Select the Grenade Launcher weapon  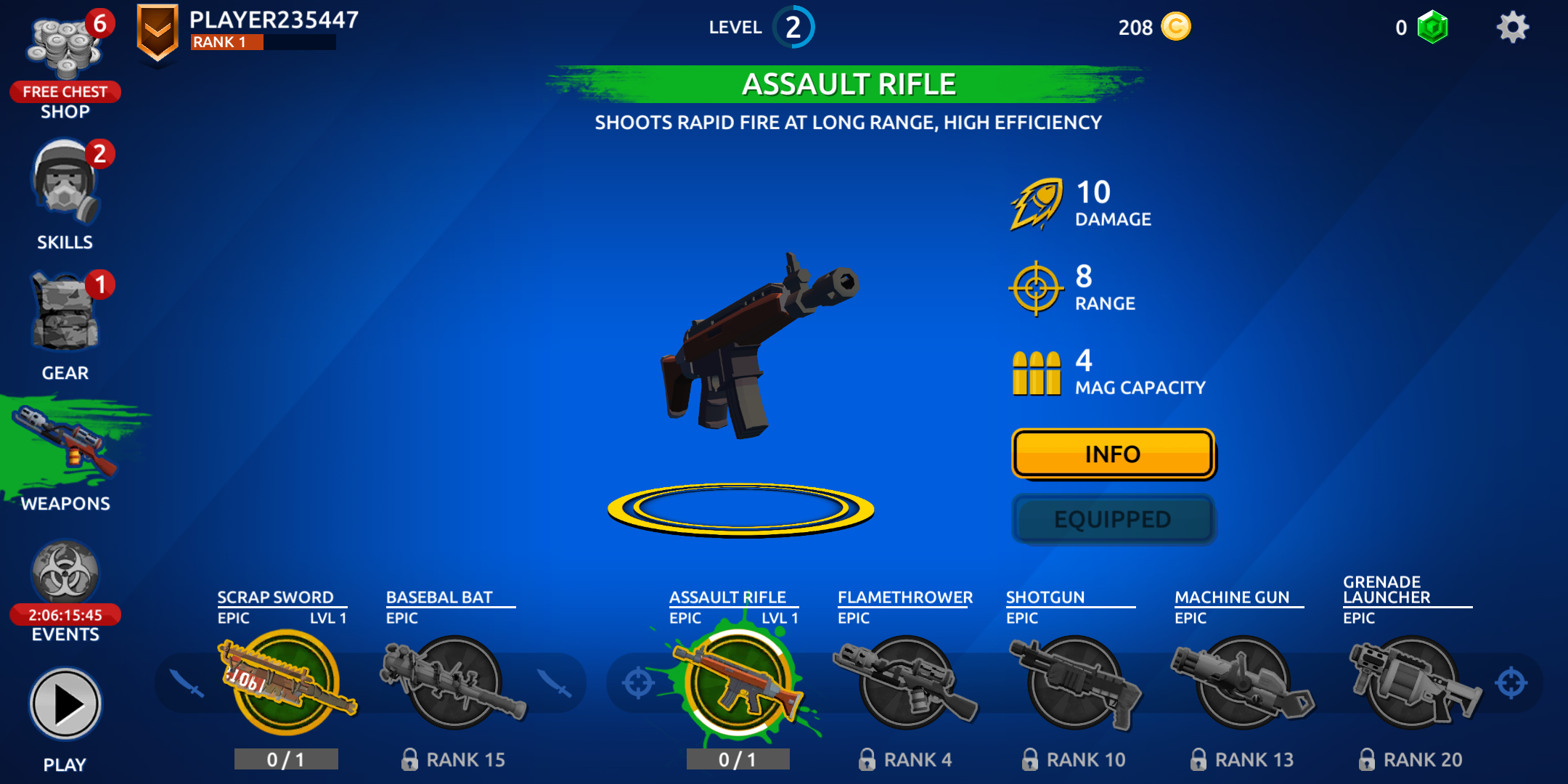(x=1411, y=682)
